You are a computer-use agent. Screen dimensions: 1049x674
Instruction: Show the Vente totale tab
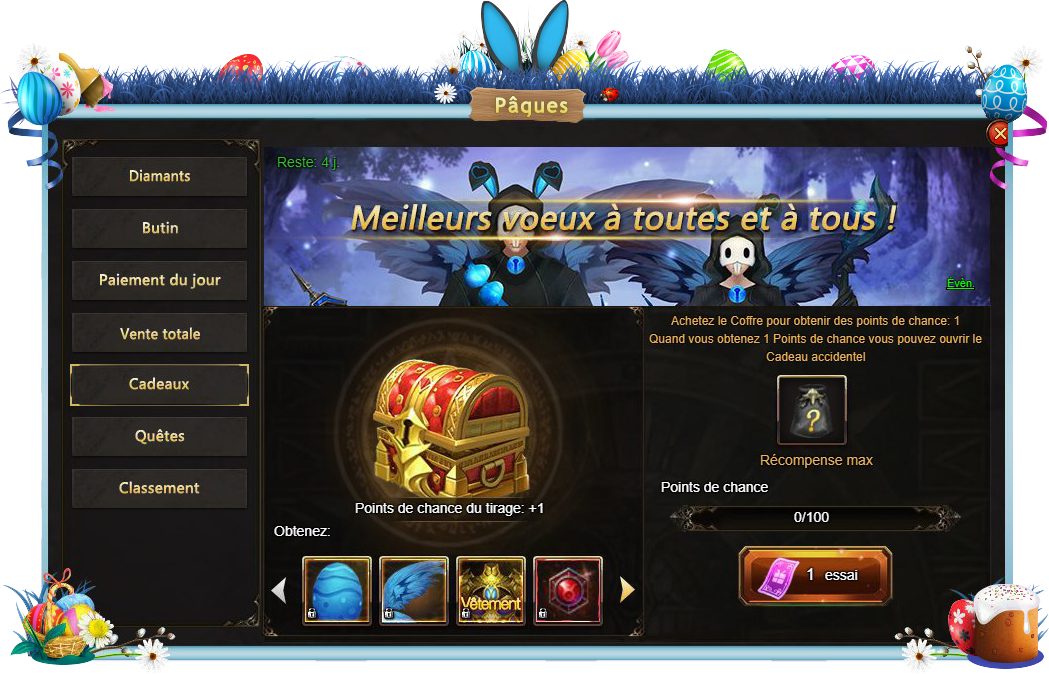[159, 333]
